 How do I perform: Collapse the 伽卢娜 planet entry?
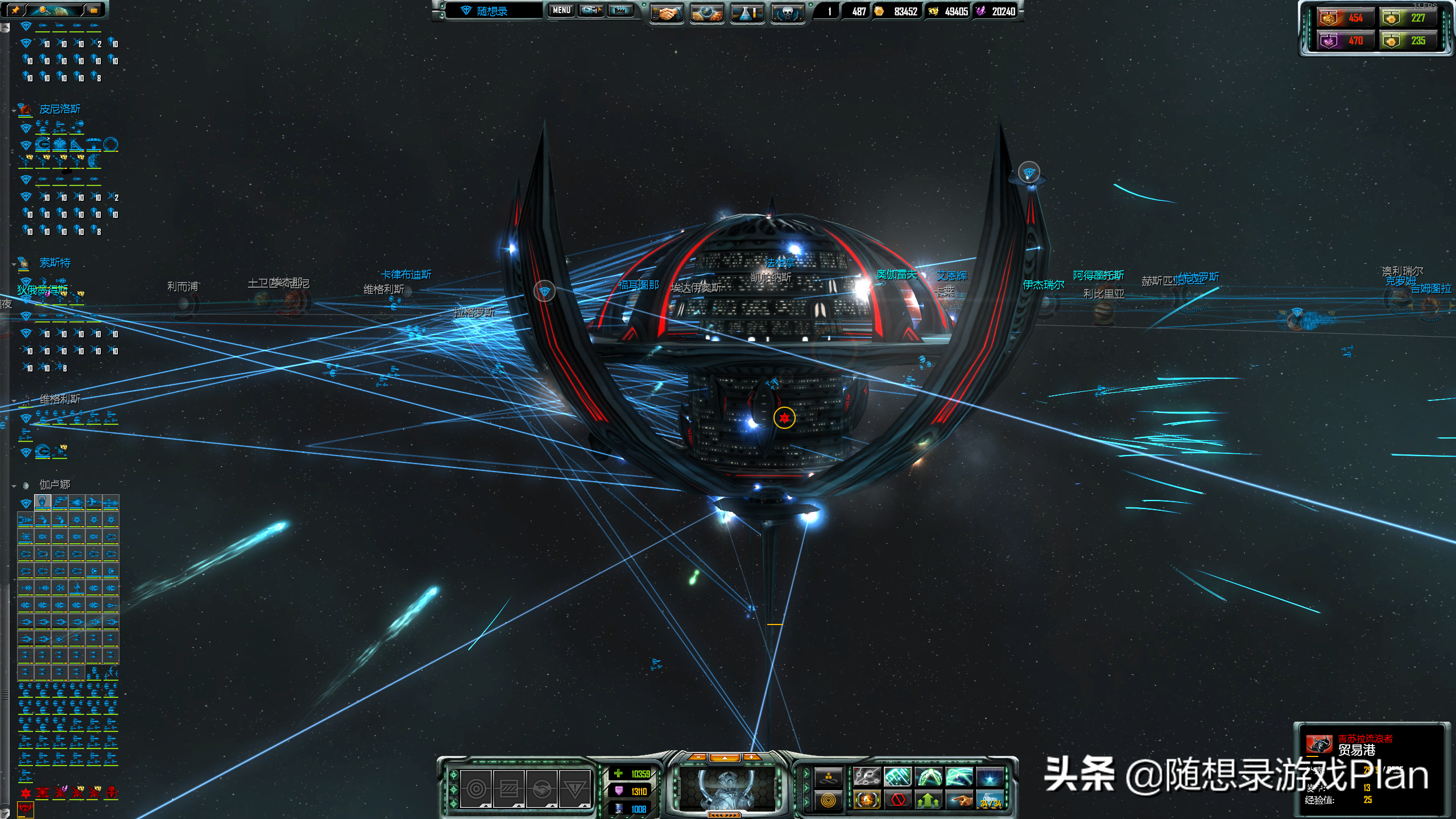[14, 486]
